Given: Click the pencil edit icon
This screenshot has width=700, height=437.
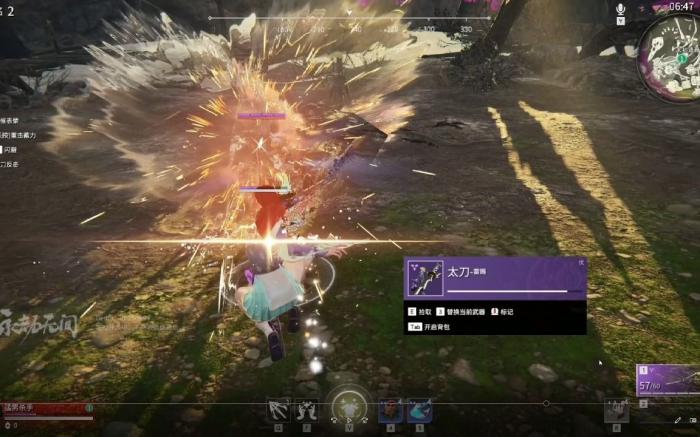Looking at the screenshot, I should [x=678, y=420].
